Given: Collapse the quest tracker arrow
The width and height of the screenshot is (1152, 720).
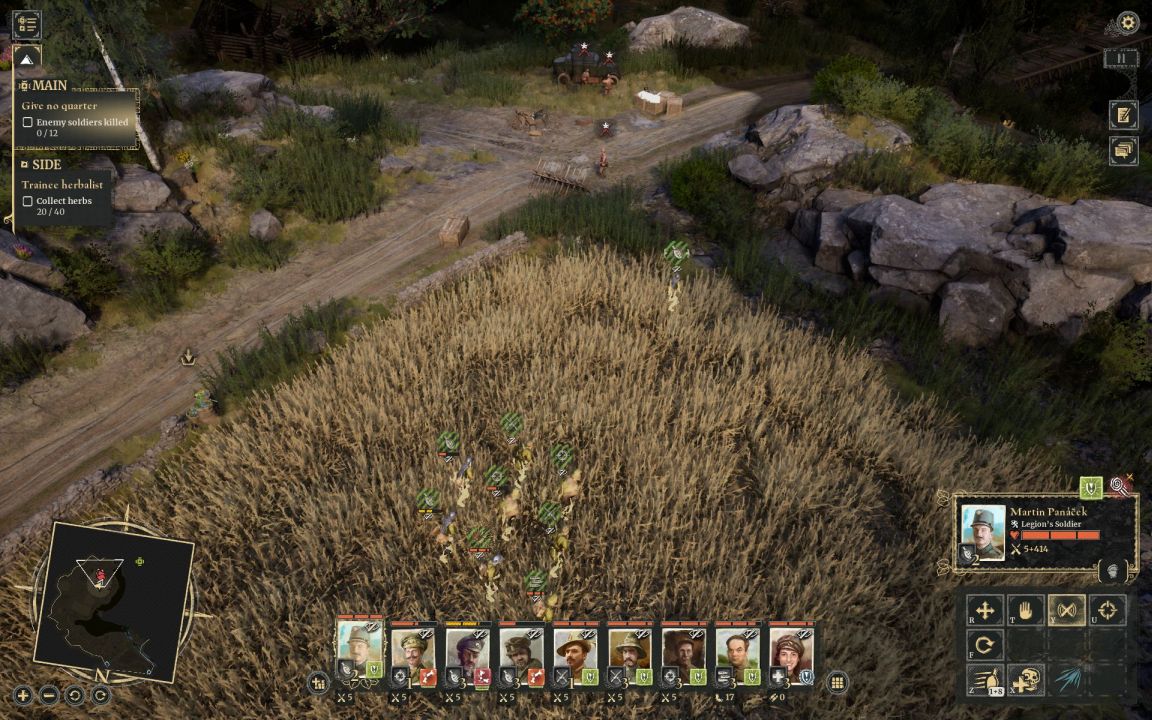Looking at the screenshot, I should (x=27, y=57).
